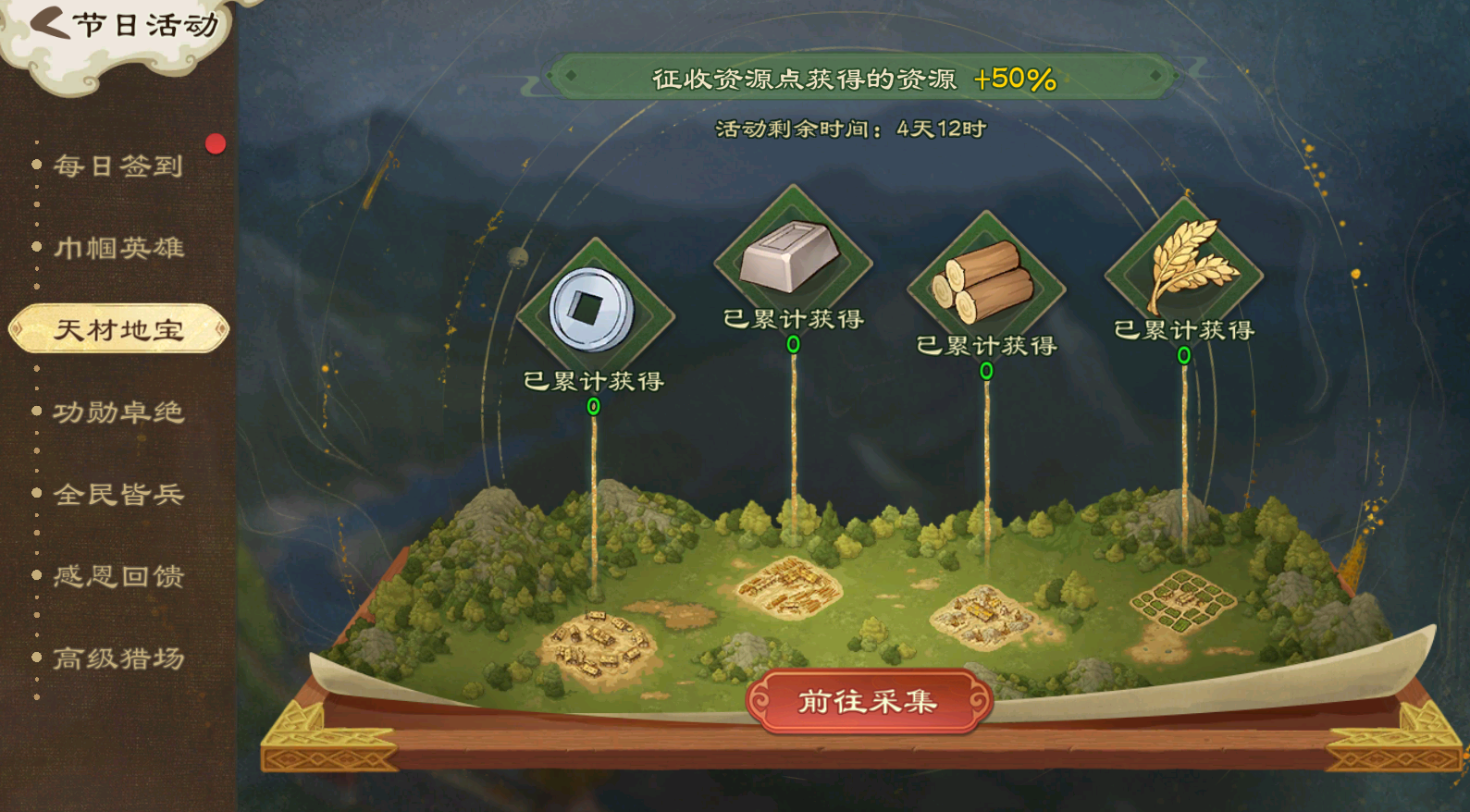Image resolution: width=1470 pixels, height=812 pixels.
Task: Open the 高级猎场 activity
Action: (x=118, y=659)
